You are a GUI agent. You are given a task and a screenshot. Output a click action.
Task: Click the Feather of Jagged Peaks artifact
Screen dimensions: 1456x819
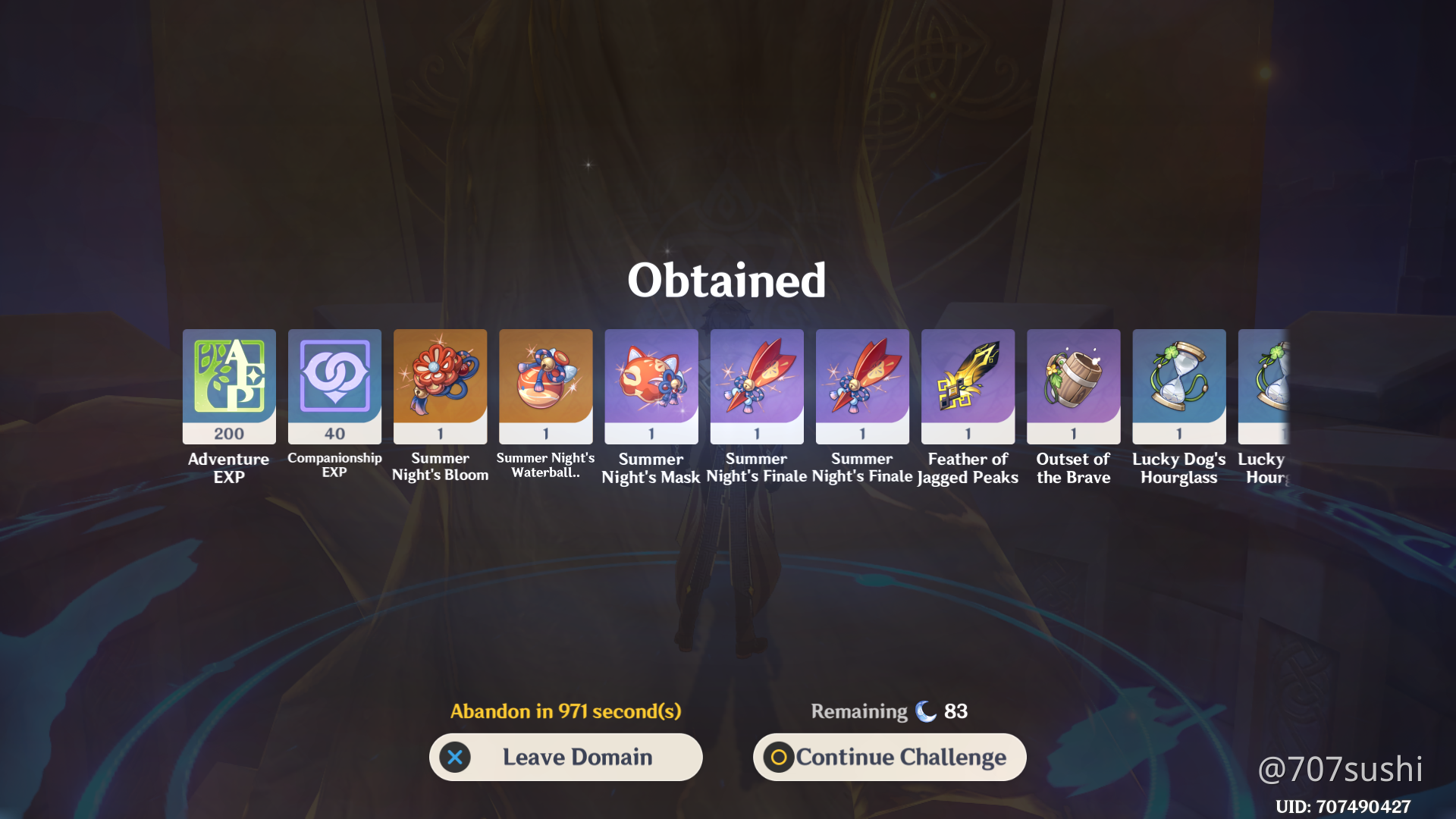pyautogui.click(x=967, y=386)
